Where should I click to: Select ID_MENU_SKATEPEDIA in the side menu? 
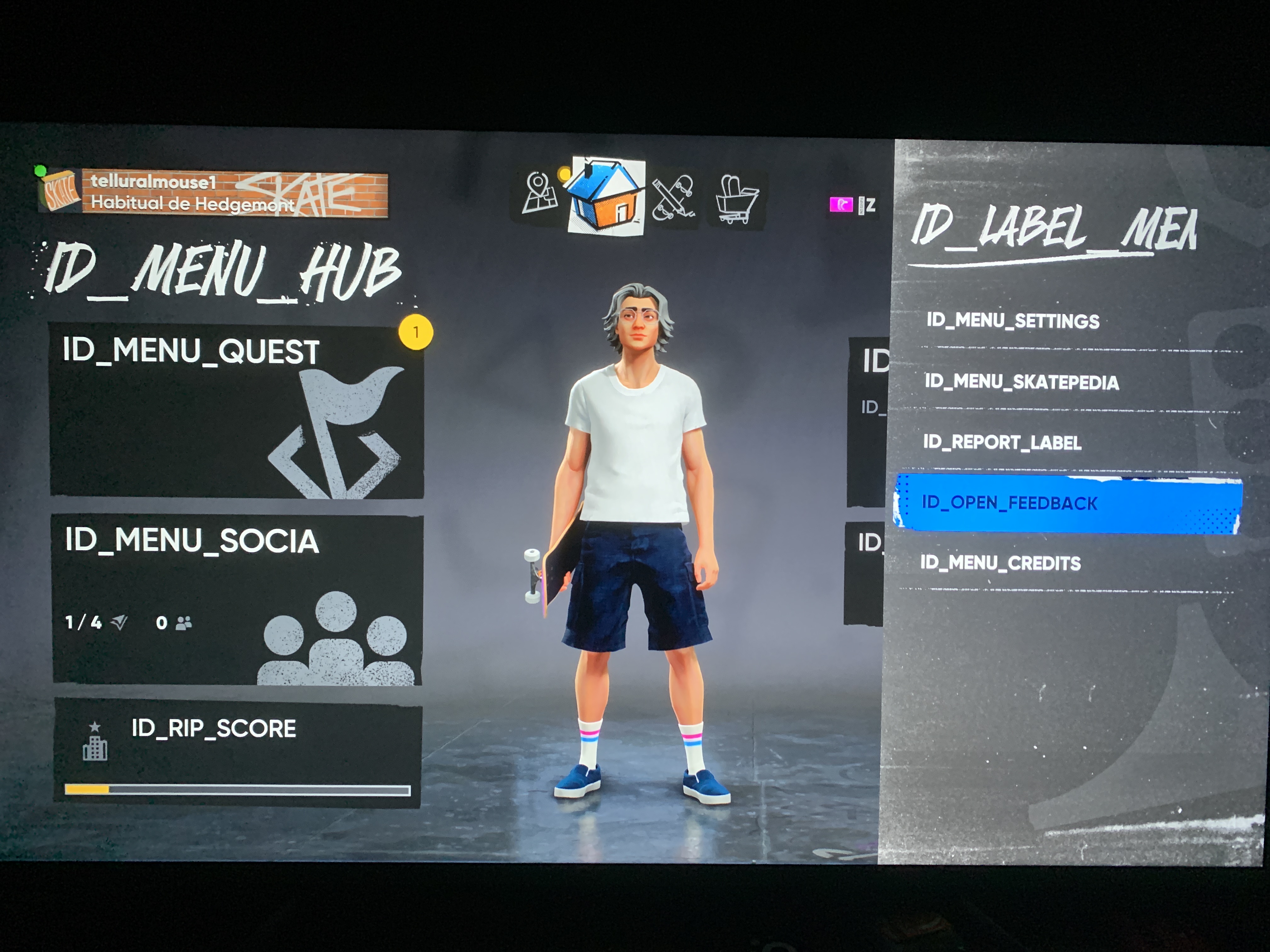[1021, 382]
